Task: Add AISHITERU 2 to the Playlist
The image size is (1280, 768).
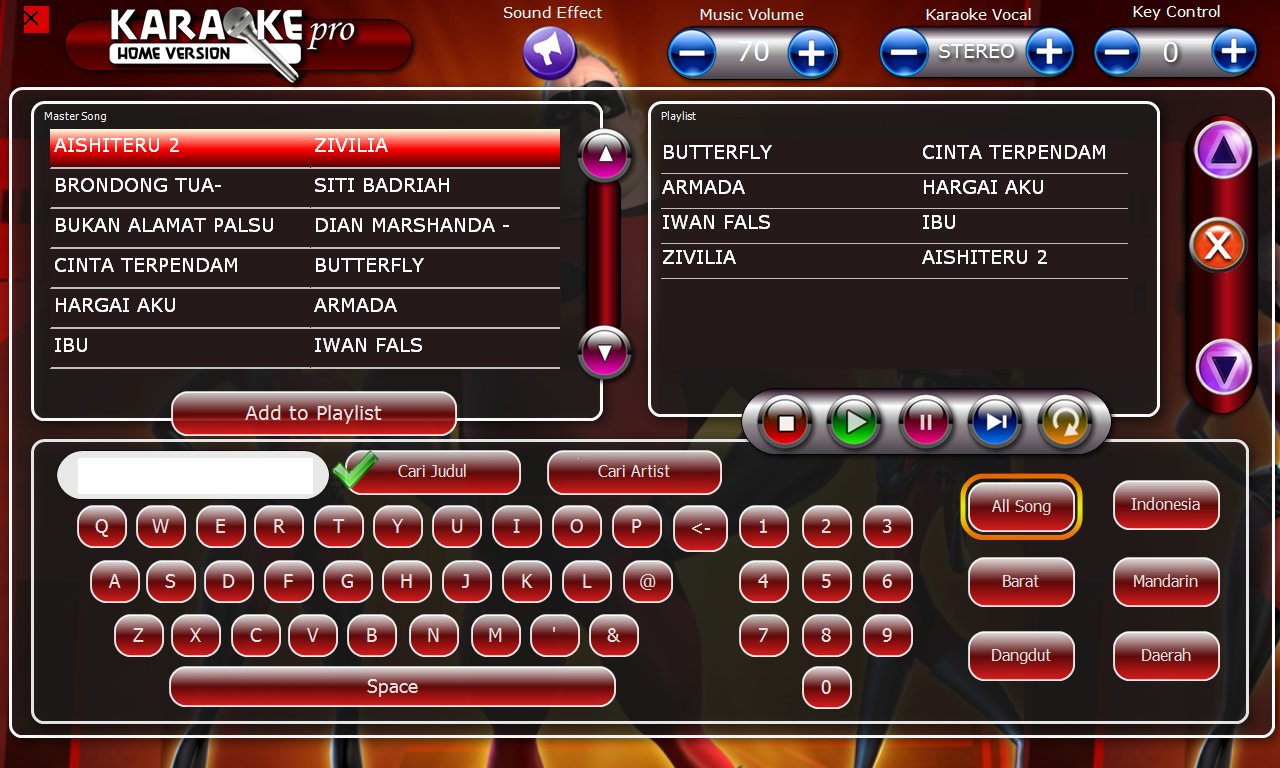Action: [313, 413]
